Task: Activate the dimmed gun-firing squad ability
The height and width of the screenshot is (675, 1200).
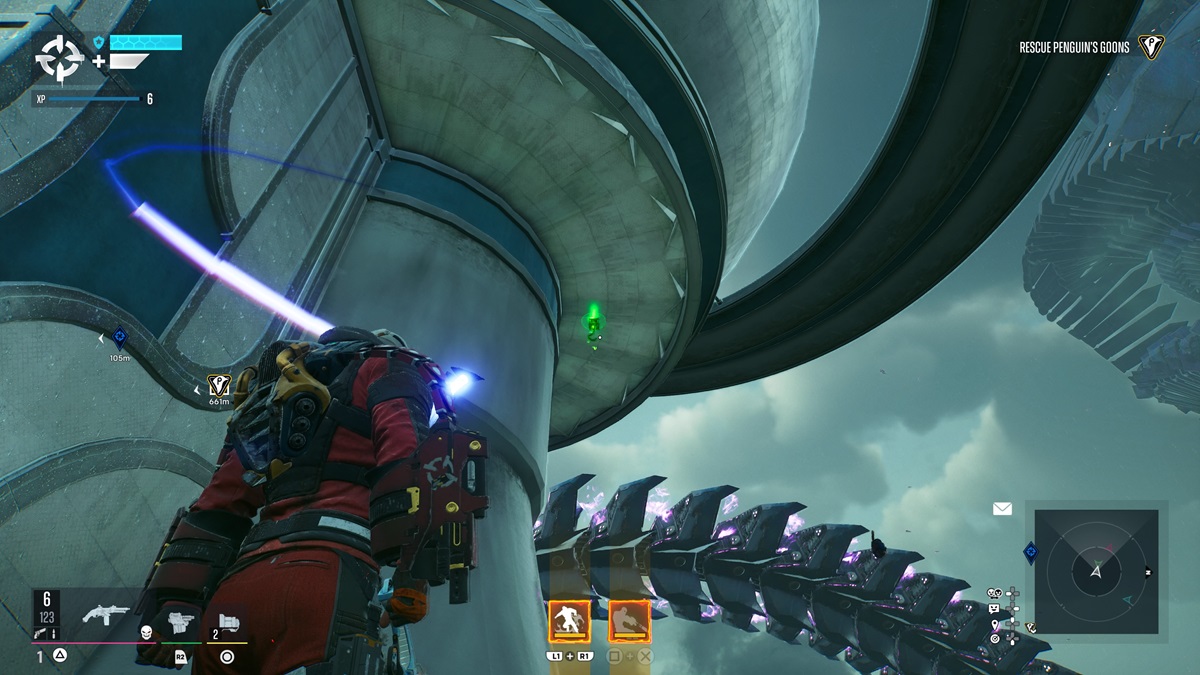Action: (629, 621)
